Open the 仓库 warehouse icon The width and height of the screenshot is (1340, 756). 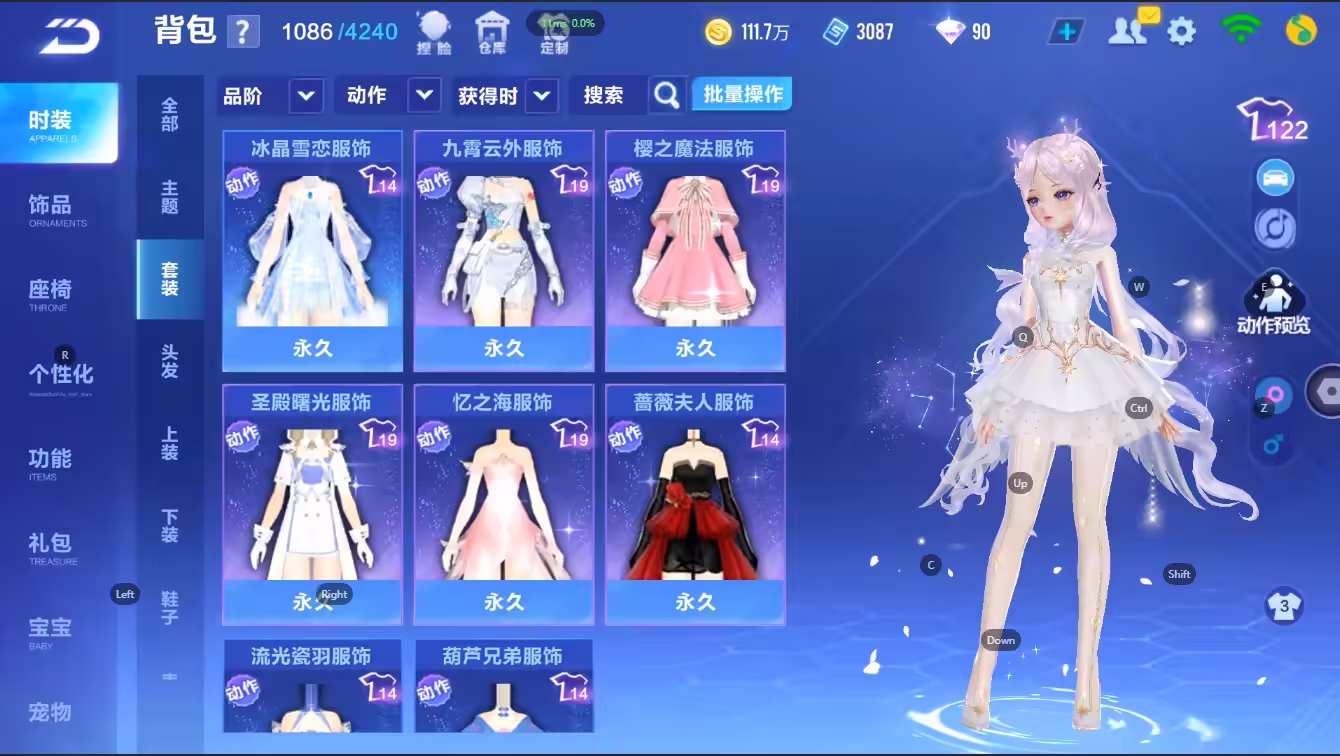click(491, 32)
